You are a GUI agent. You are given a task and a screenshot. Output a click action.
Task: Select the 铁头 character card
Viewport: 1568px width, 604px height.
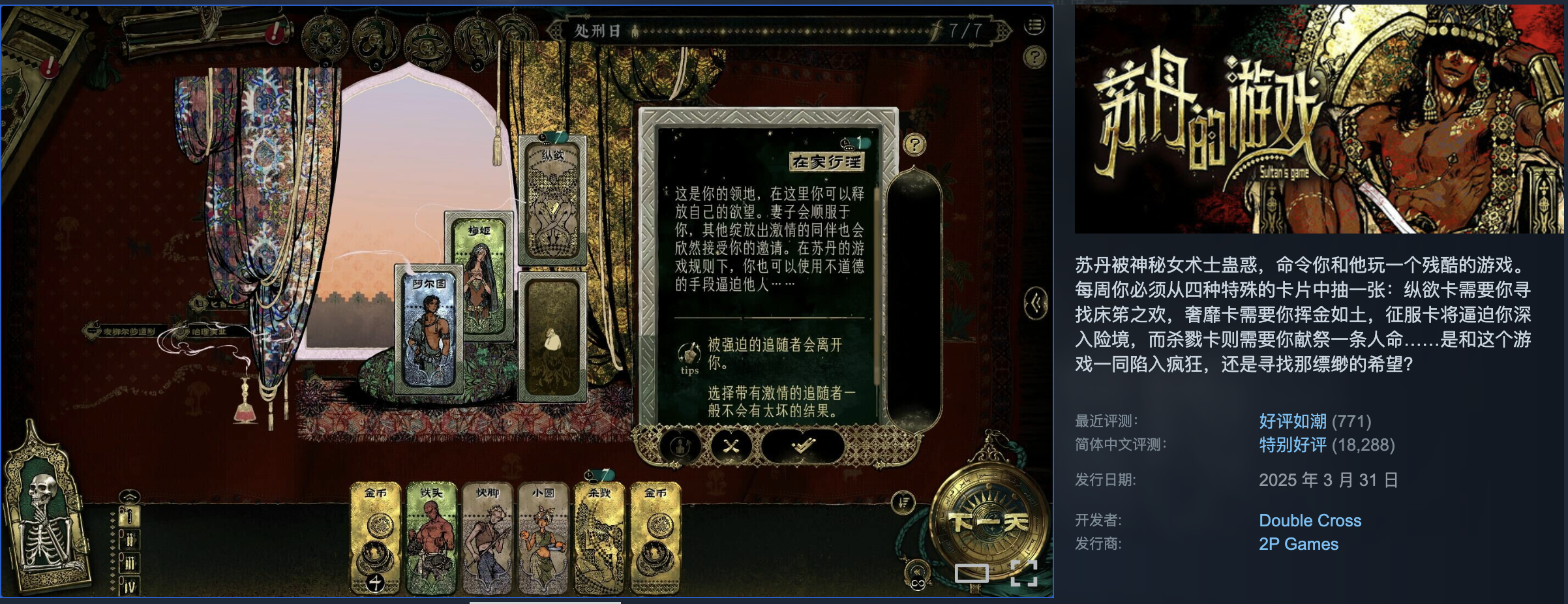(431, 537)
